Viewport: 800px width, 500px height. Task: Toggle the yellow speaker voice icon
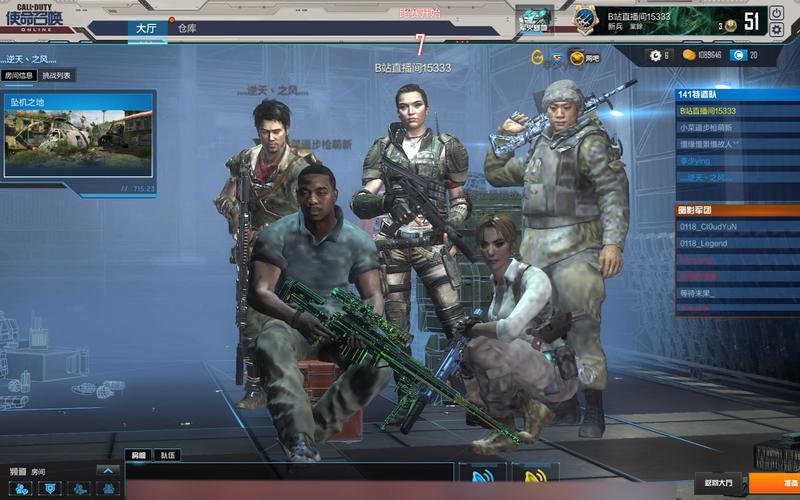point(534,476)
